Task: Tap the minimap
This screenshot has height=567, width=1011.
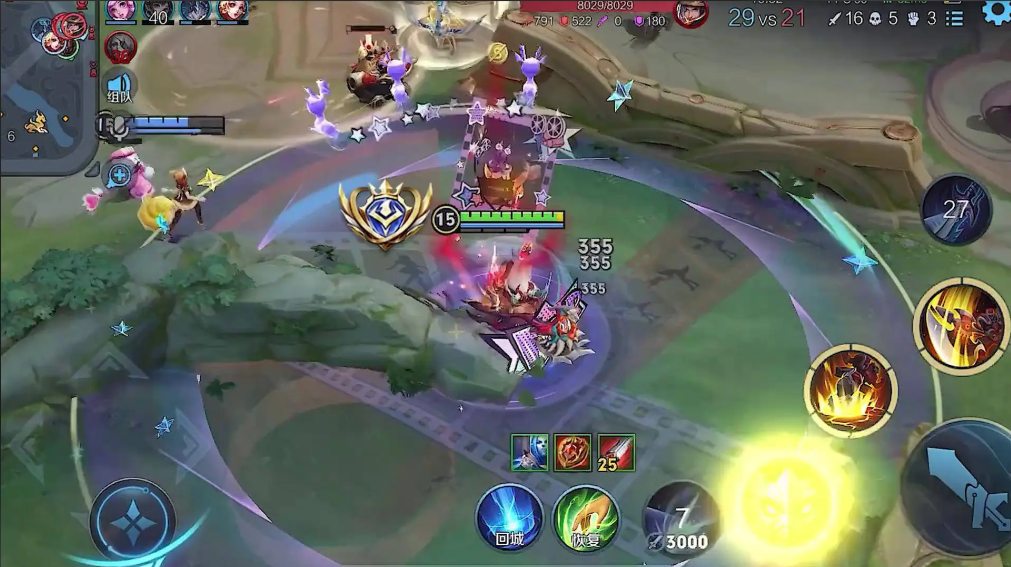Action: pos(48,85)
